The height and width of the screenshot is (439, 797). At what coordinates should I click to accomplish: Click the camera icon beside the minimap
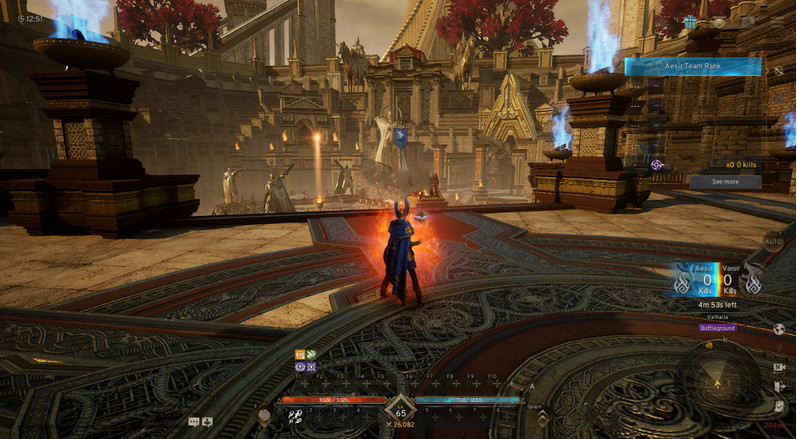[779, 367]
